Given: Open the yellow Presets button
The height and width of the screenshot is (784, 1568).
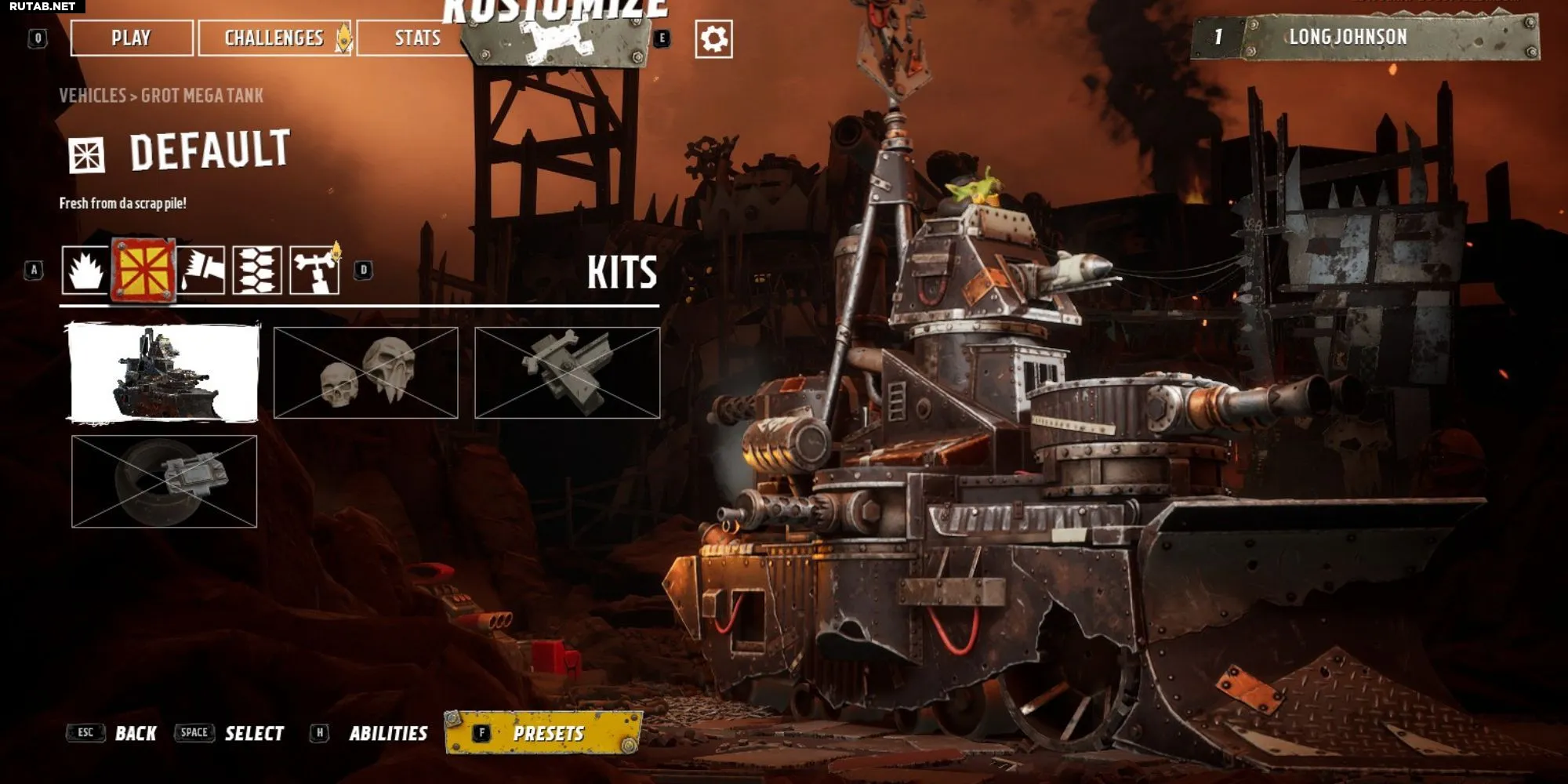Looking at the screenshot, I should [545, 733].
